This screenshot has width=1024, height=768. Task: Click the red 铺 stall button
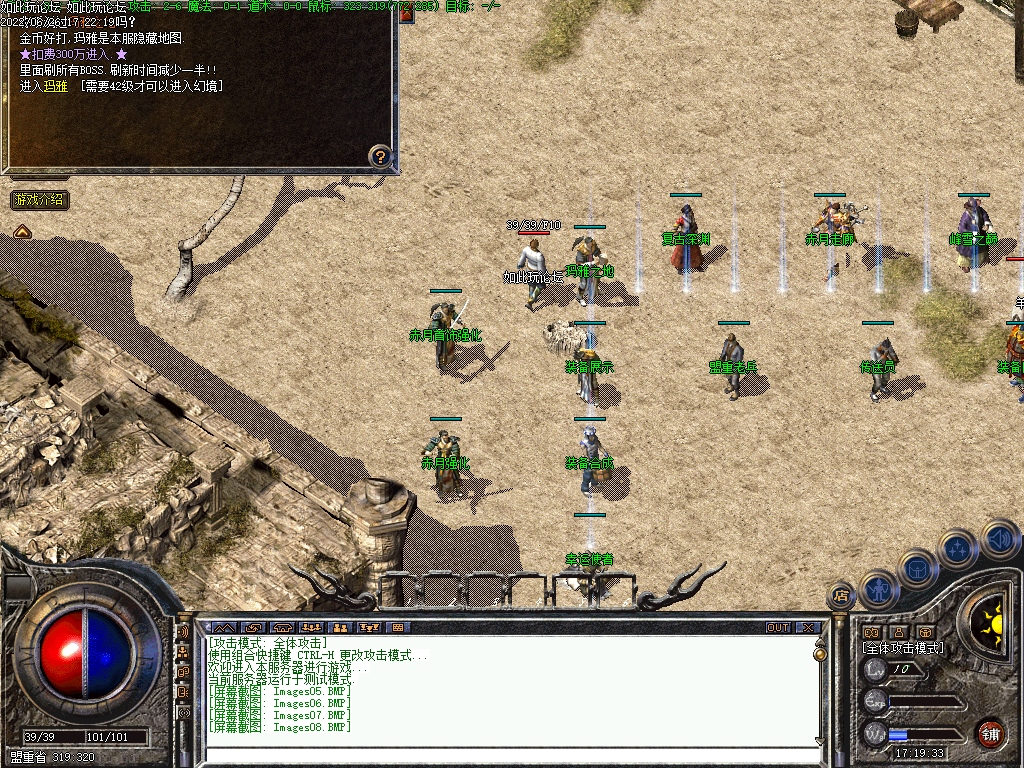pyautogui.click(x=990, y=733)
